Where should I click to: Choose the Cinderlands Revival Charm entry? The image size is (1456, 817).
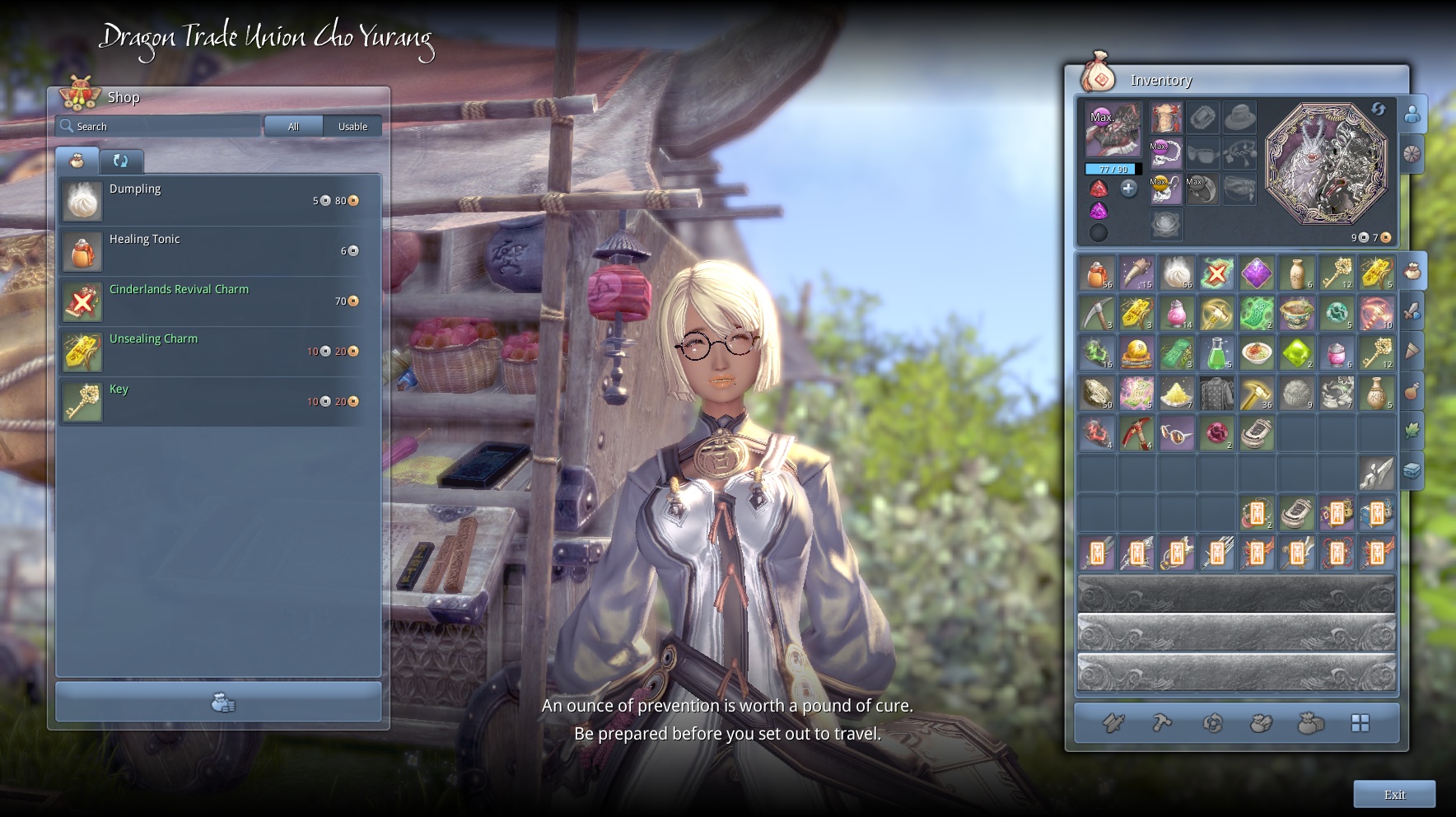219,301
